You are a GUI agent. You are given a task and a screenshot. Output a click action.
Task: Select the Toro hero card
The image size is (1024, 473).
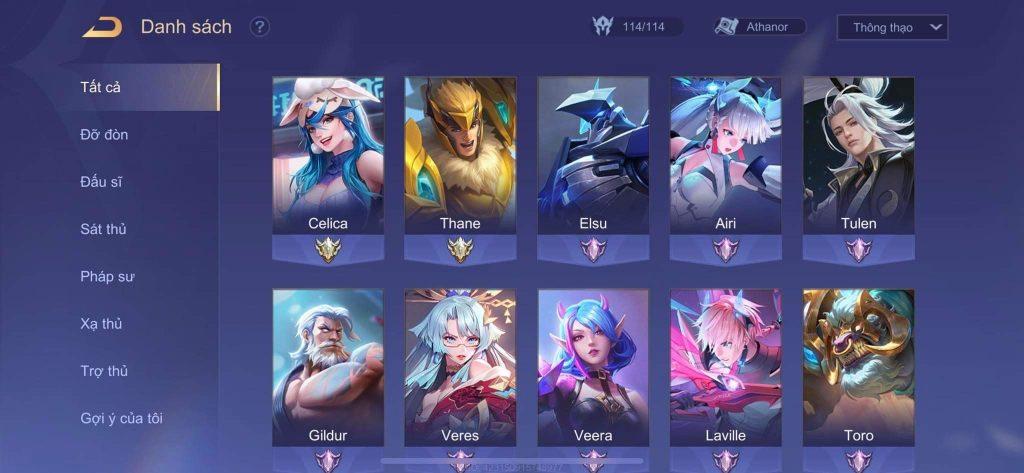[x=858, y=368]
